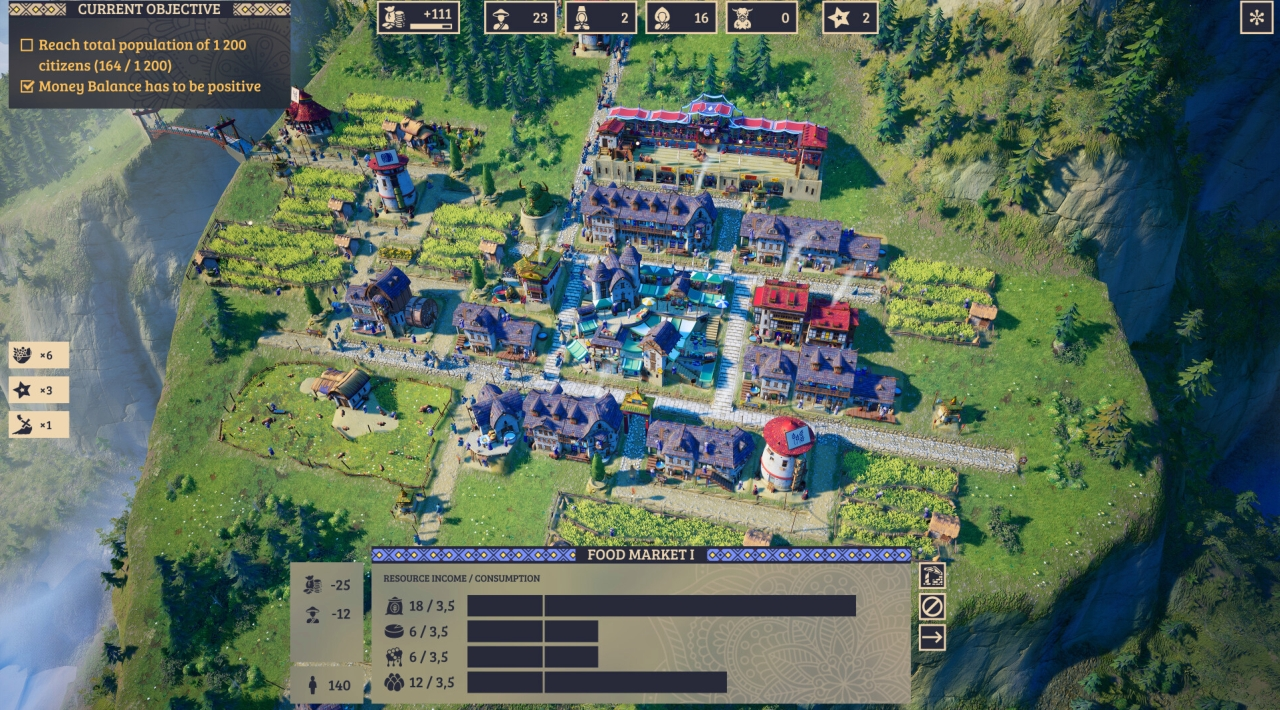Click the right arrow button on Food Market panel

(x=932, y=637)
